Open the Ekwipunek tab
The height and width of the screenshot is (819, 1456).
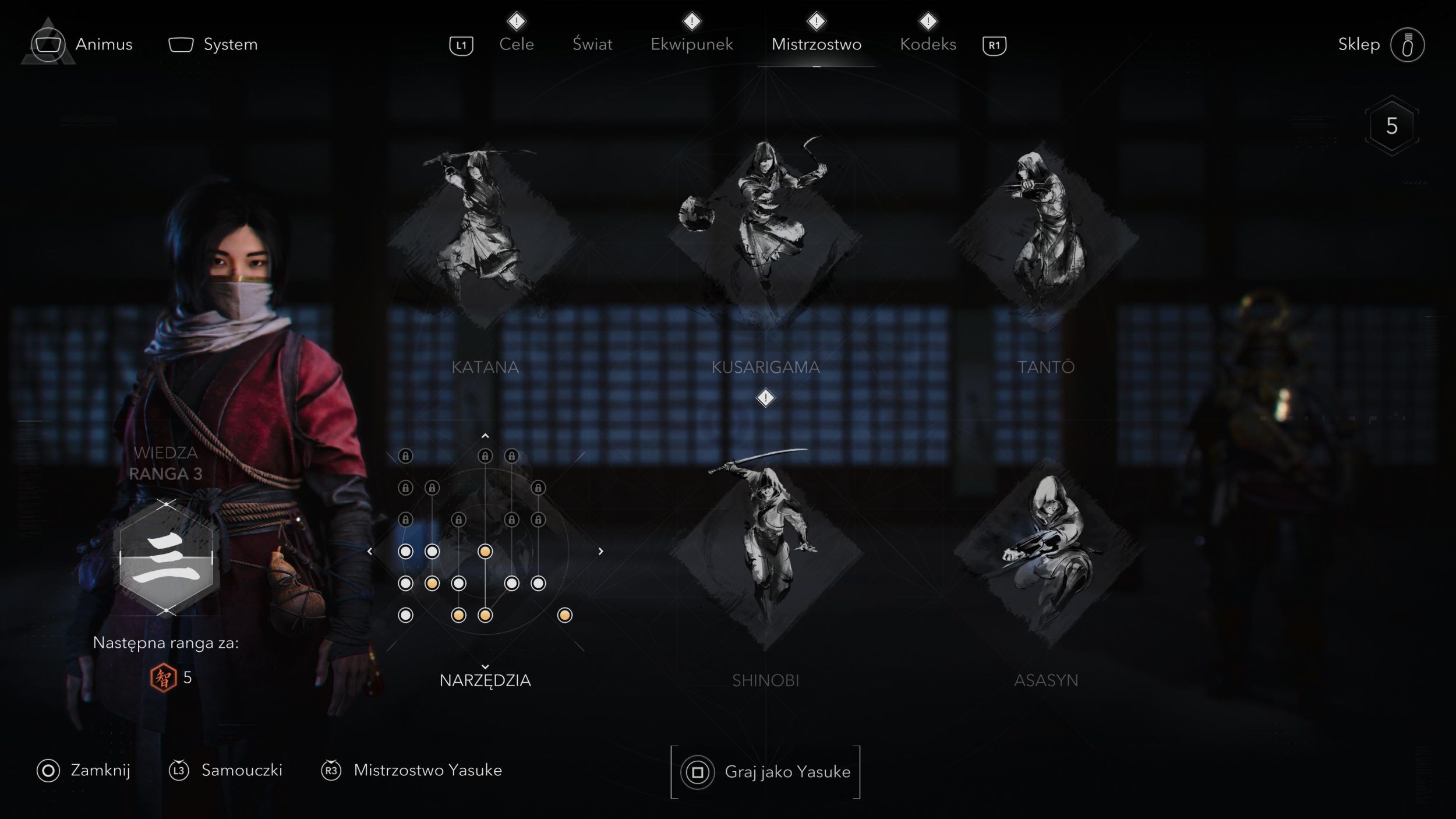pos(691,44)
